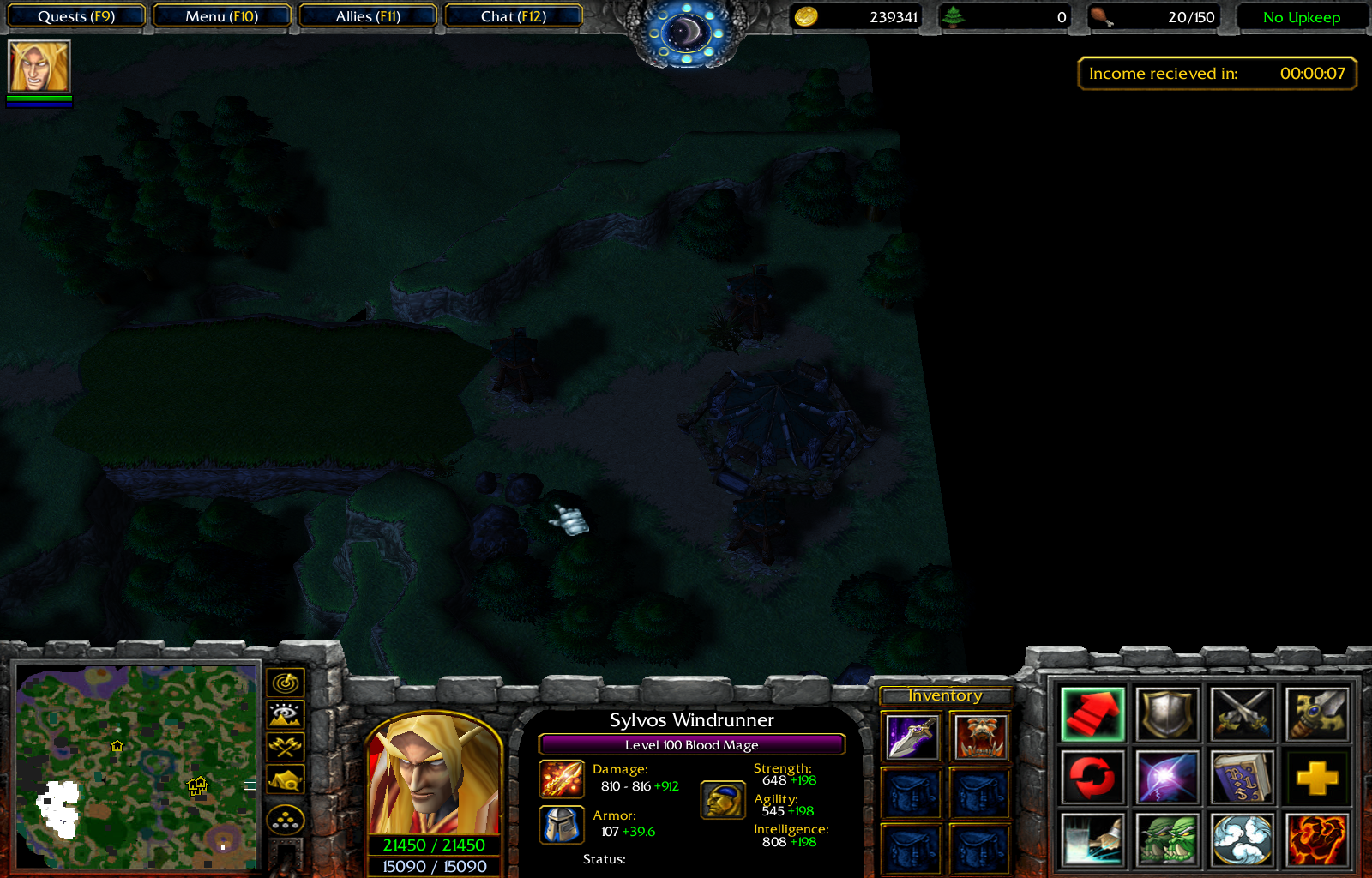
Task: Open hero skills with the yellow plus
Action: pyautogui.click(x=1317, y=778)
